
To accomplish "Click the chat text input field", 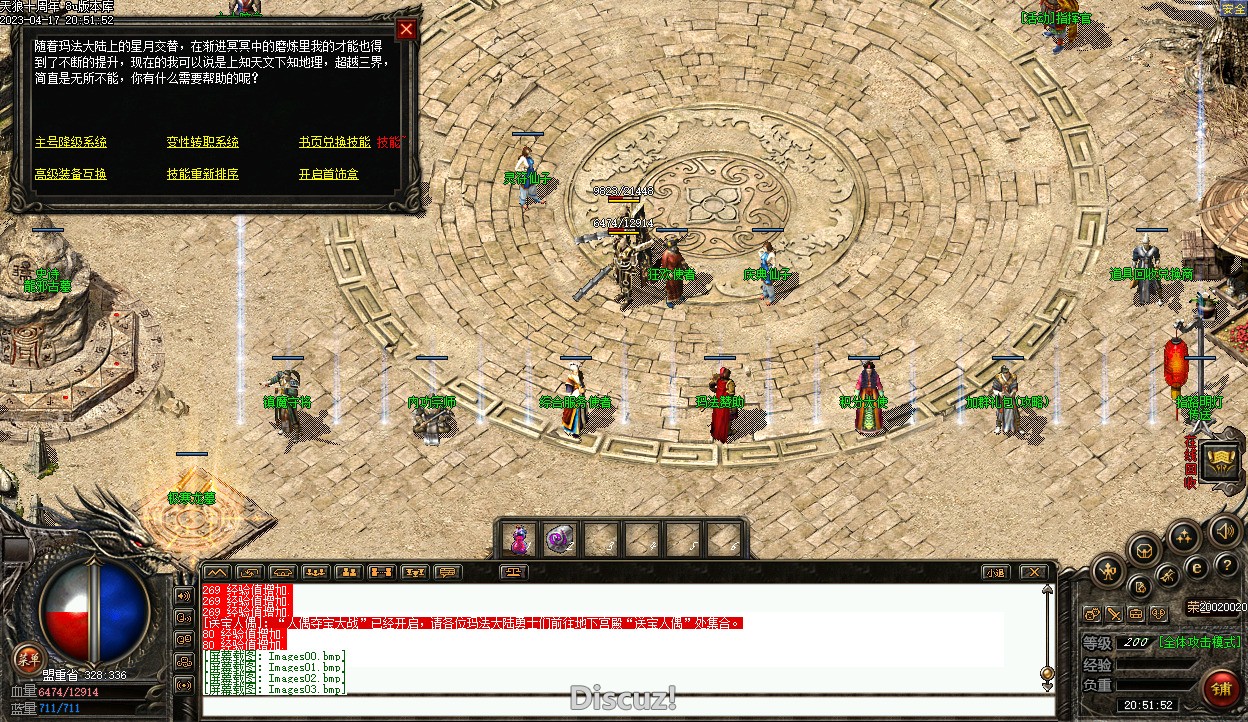I will tap(628, 706).
